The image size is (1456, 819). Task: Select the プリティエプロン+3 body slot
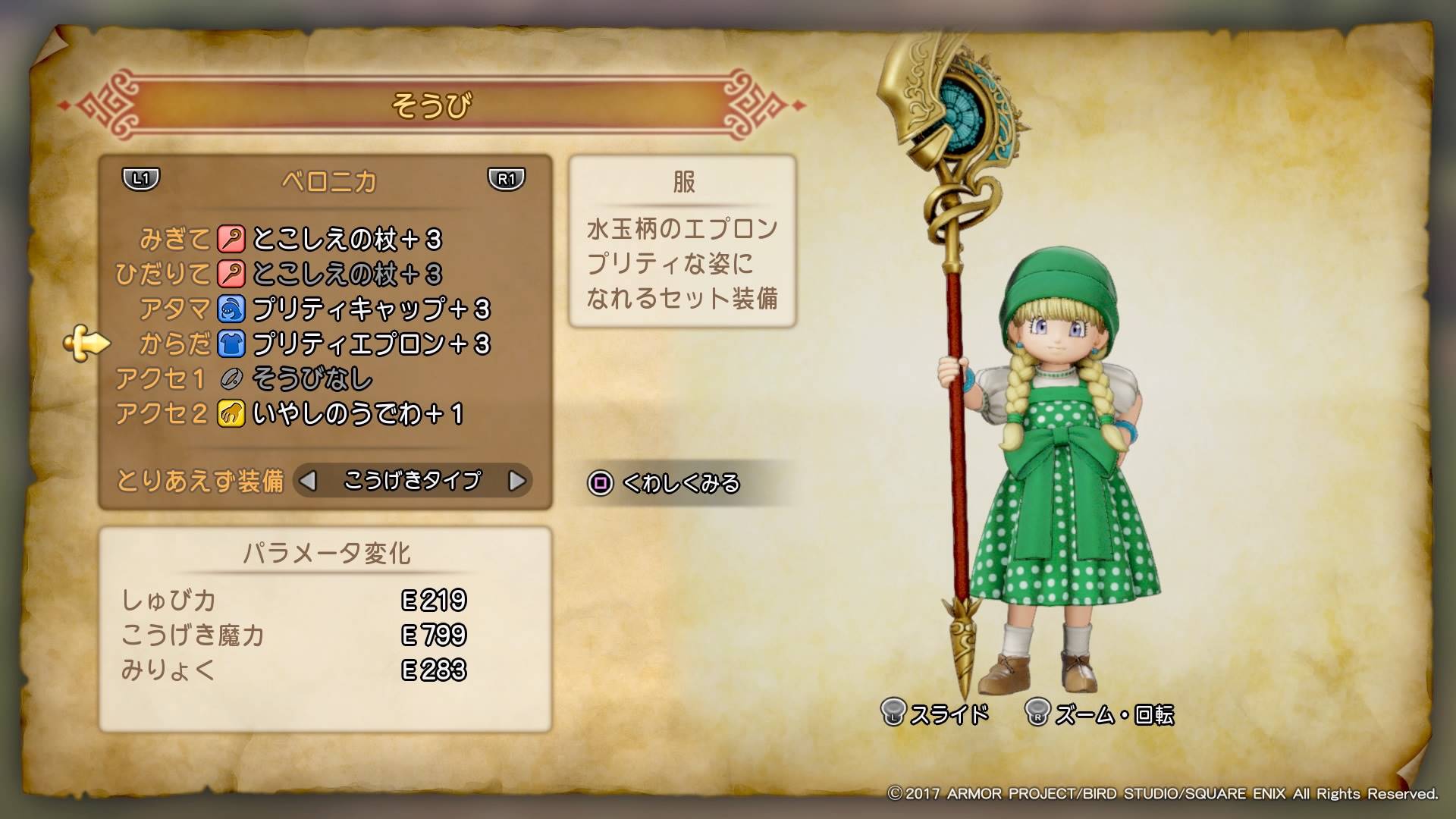(370, 344)
